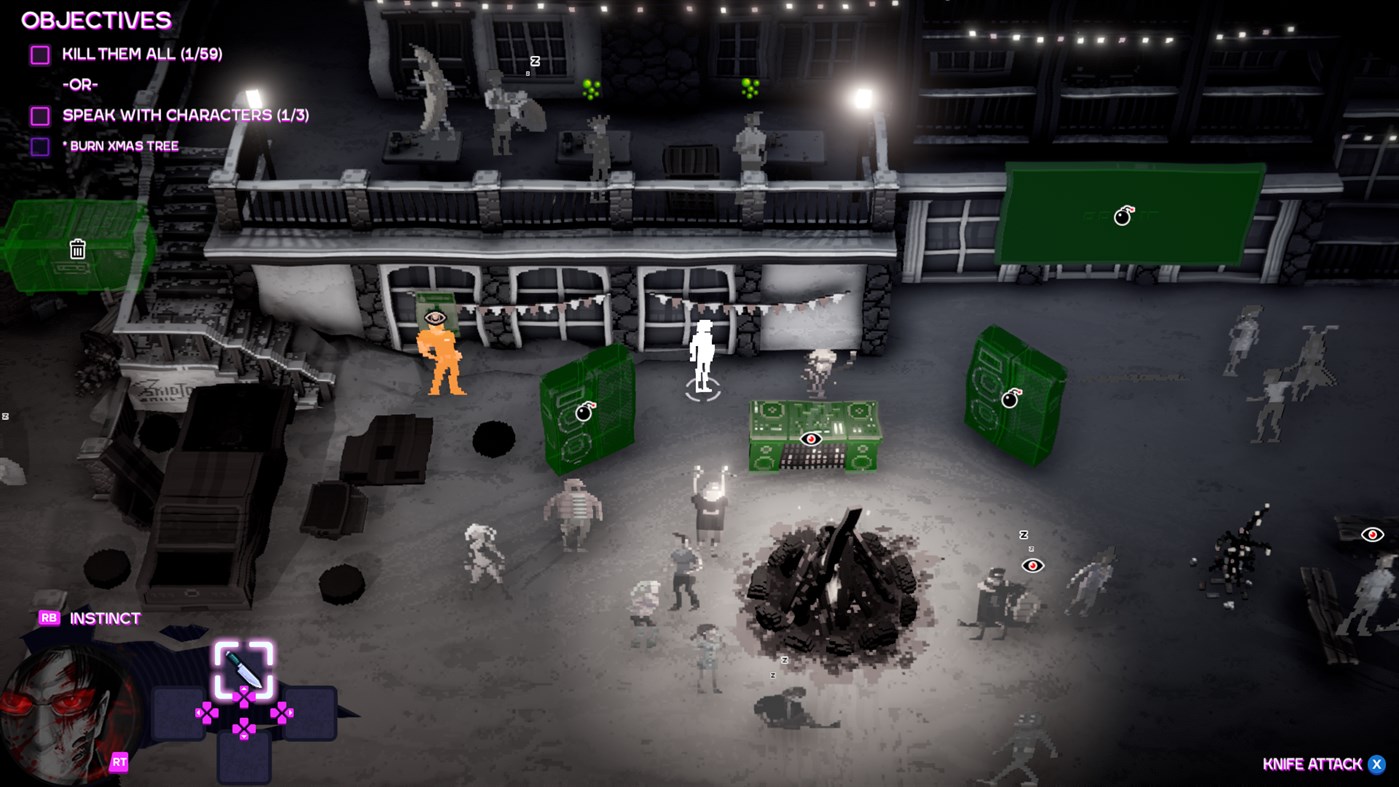Viewport: 1399px width, 787px height.
Task: Click the Knife Attack action label
Action: coord(1313,763)
